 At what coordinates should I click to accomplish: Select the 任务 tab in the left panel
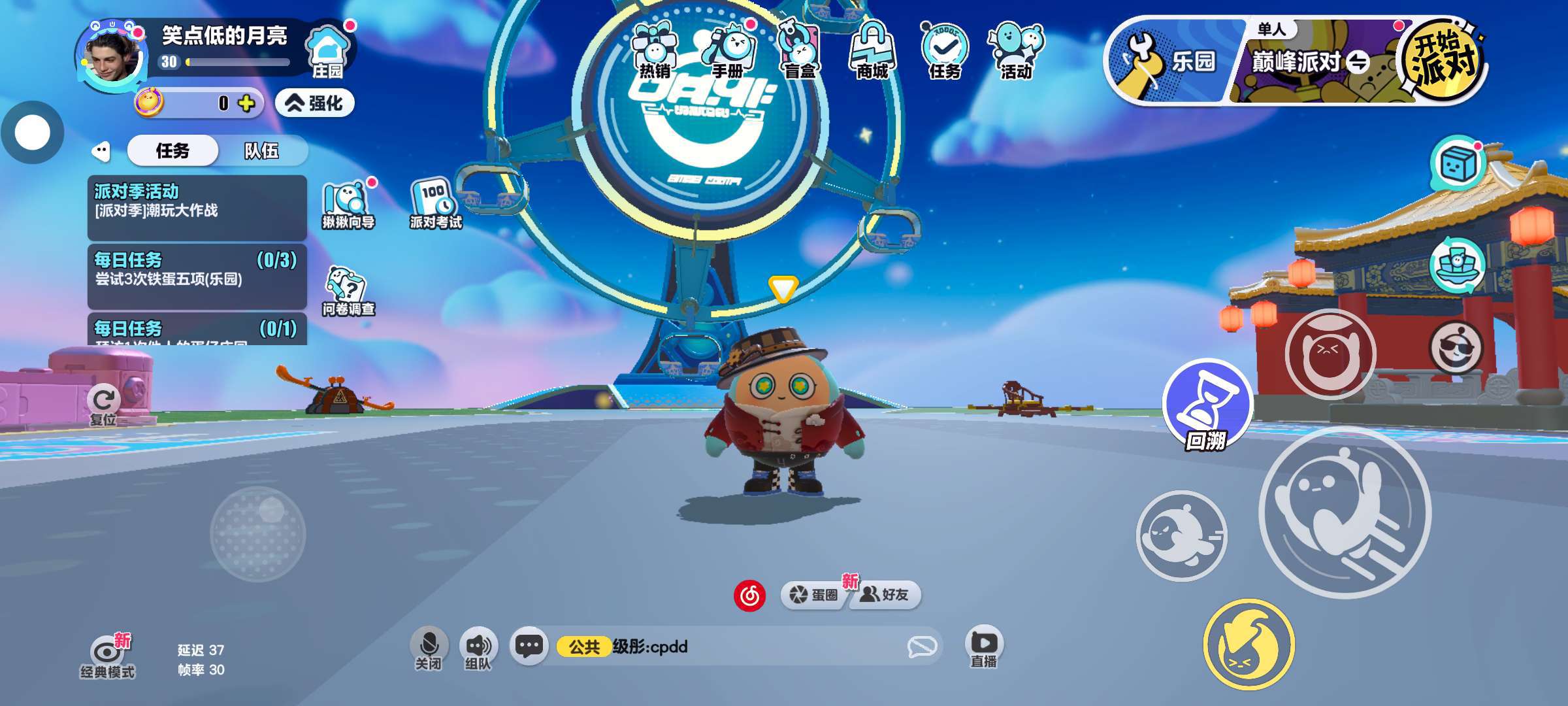[x=172, y=151]
